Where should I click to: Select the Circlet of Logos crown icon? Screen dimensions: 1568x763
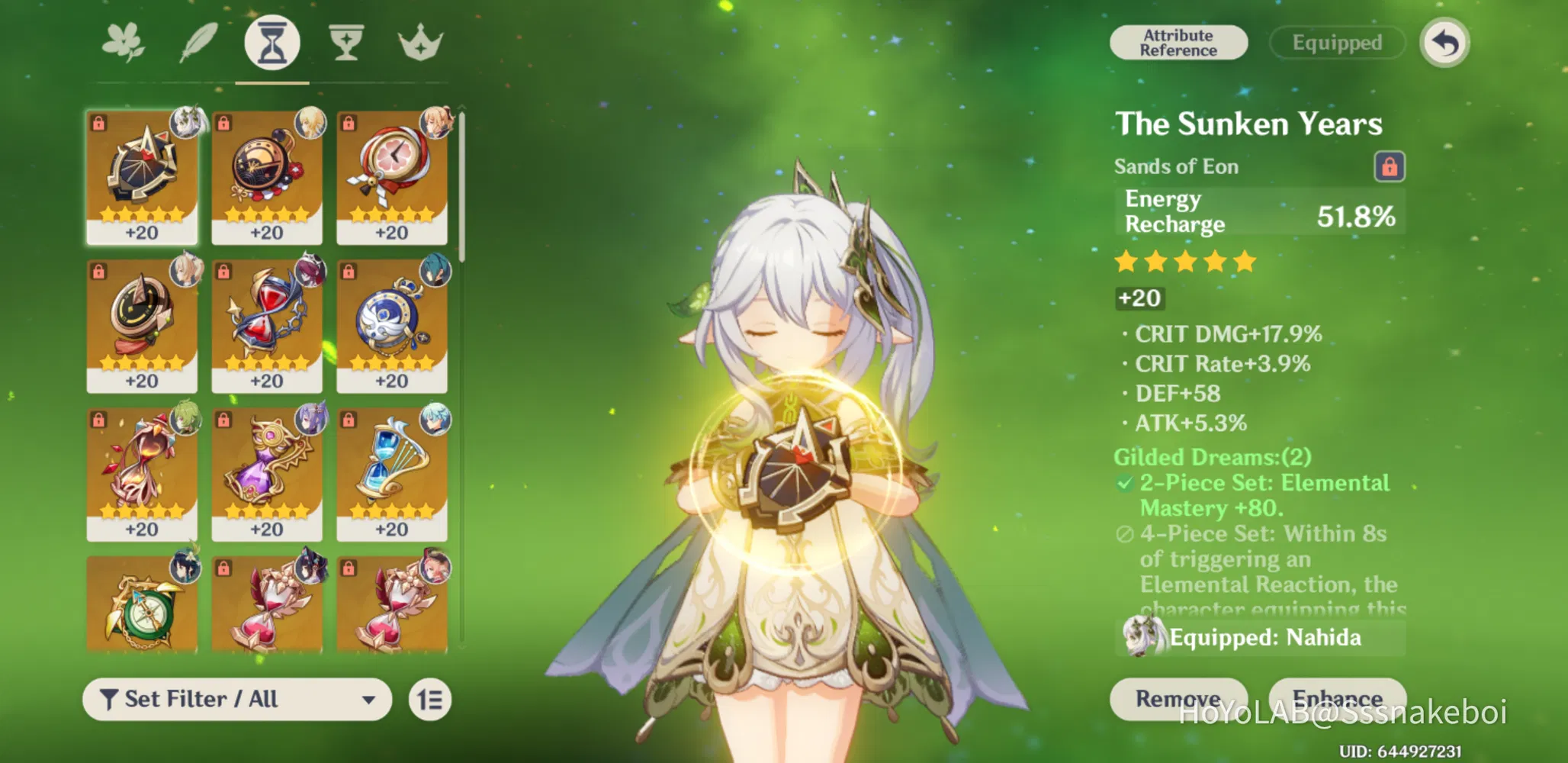tap(422, 43)
